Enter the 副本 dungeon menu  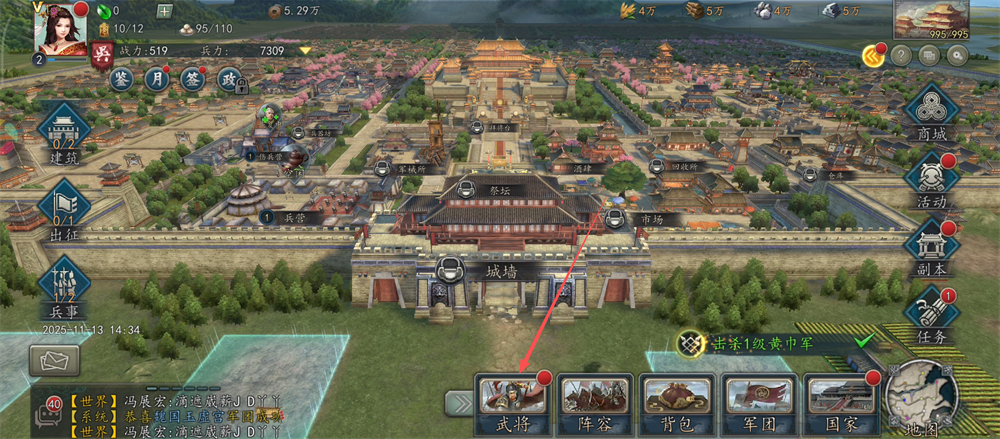pyautogui.click(x=932, y=247)
